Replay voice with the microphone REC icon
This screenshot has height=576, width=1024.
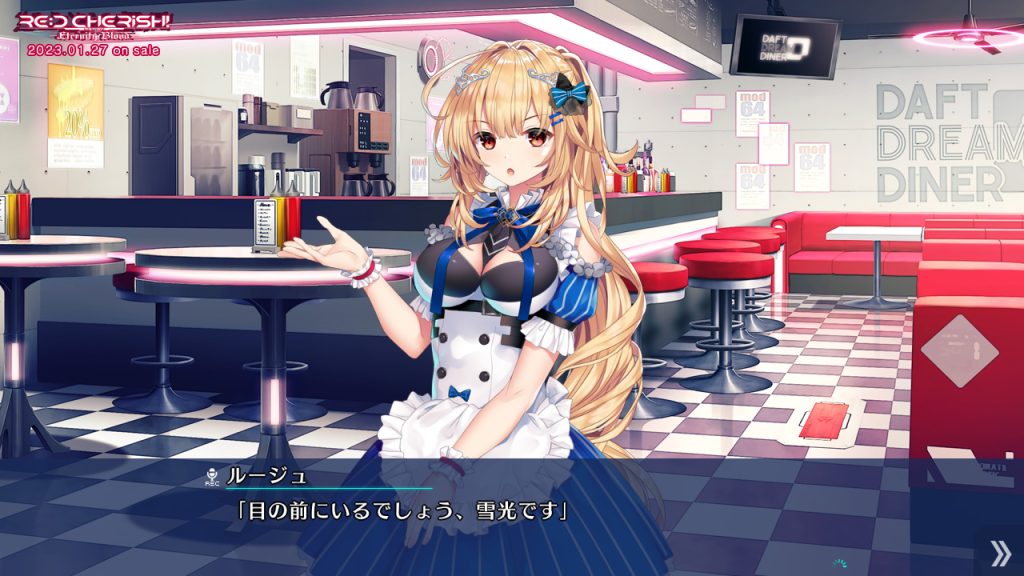211,476
